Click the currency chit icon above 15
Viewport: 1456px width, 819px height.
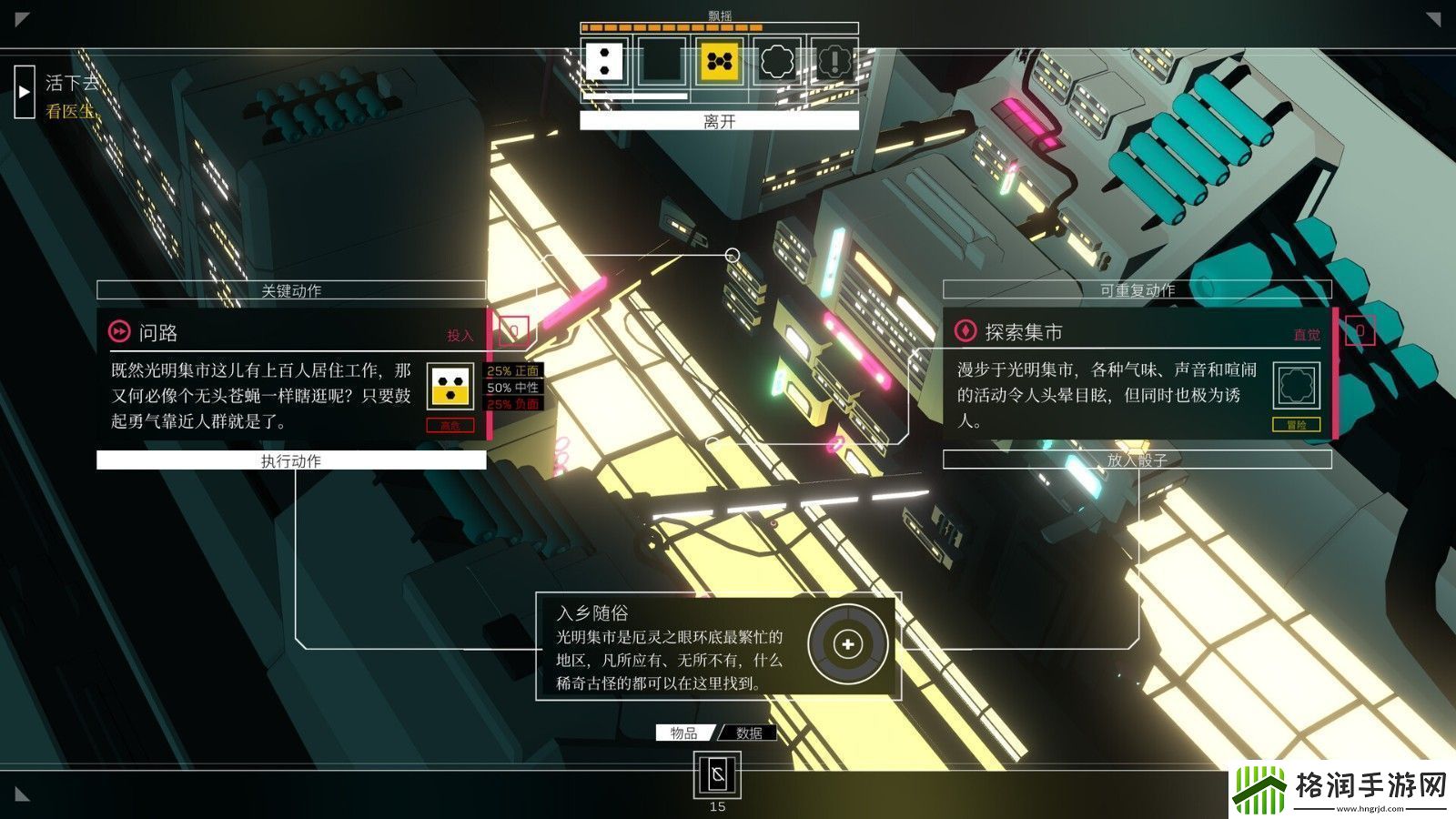click(x=717, y=775)
